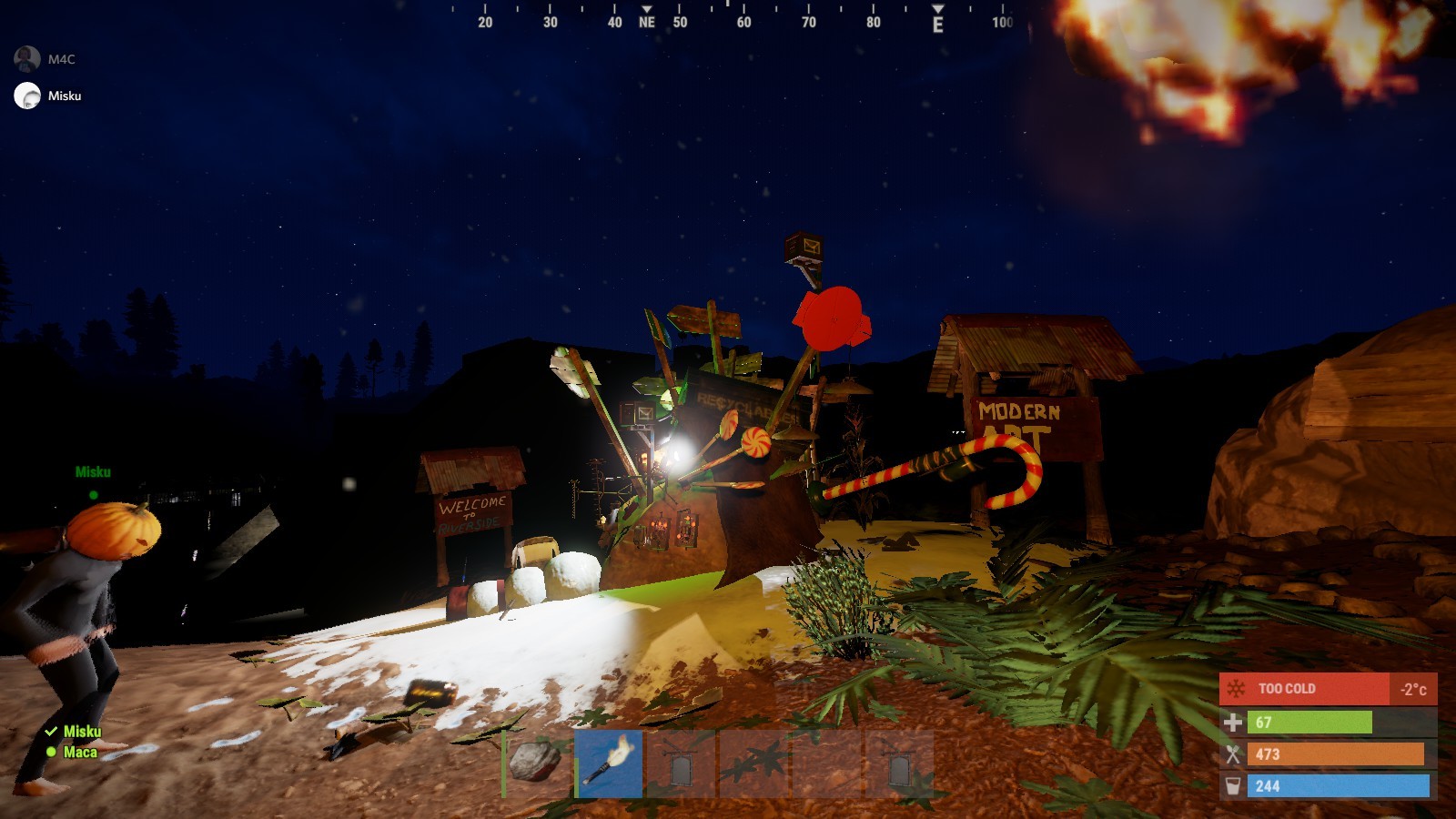Screen dimensions: 1456x819
Task: Select Misku's checkmarked team list entry
Action: click(x=81, y=731)
